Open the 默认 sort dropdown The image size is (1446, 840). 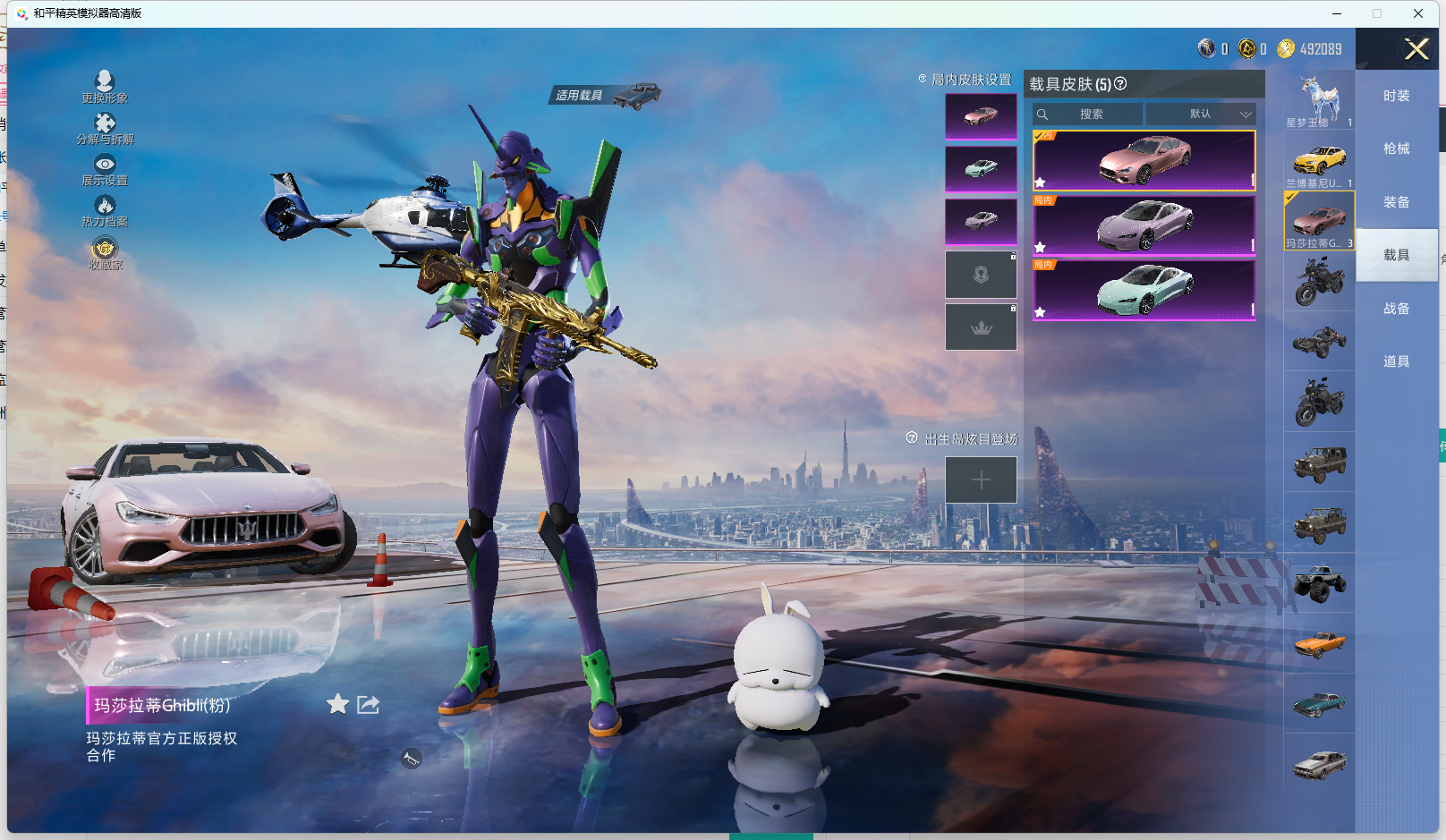(x=1201, y=115)
